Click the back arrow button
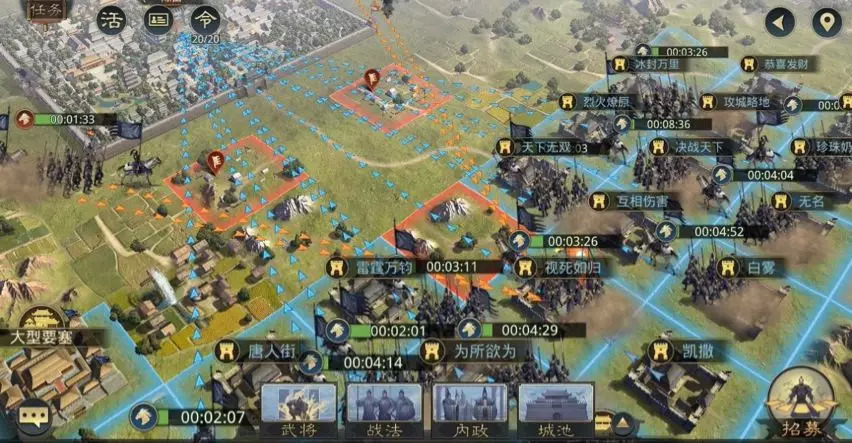 pos(779,21)
